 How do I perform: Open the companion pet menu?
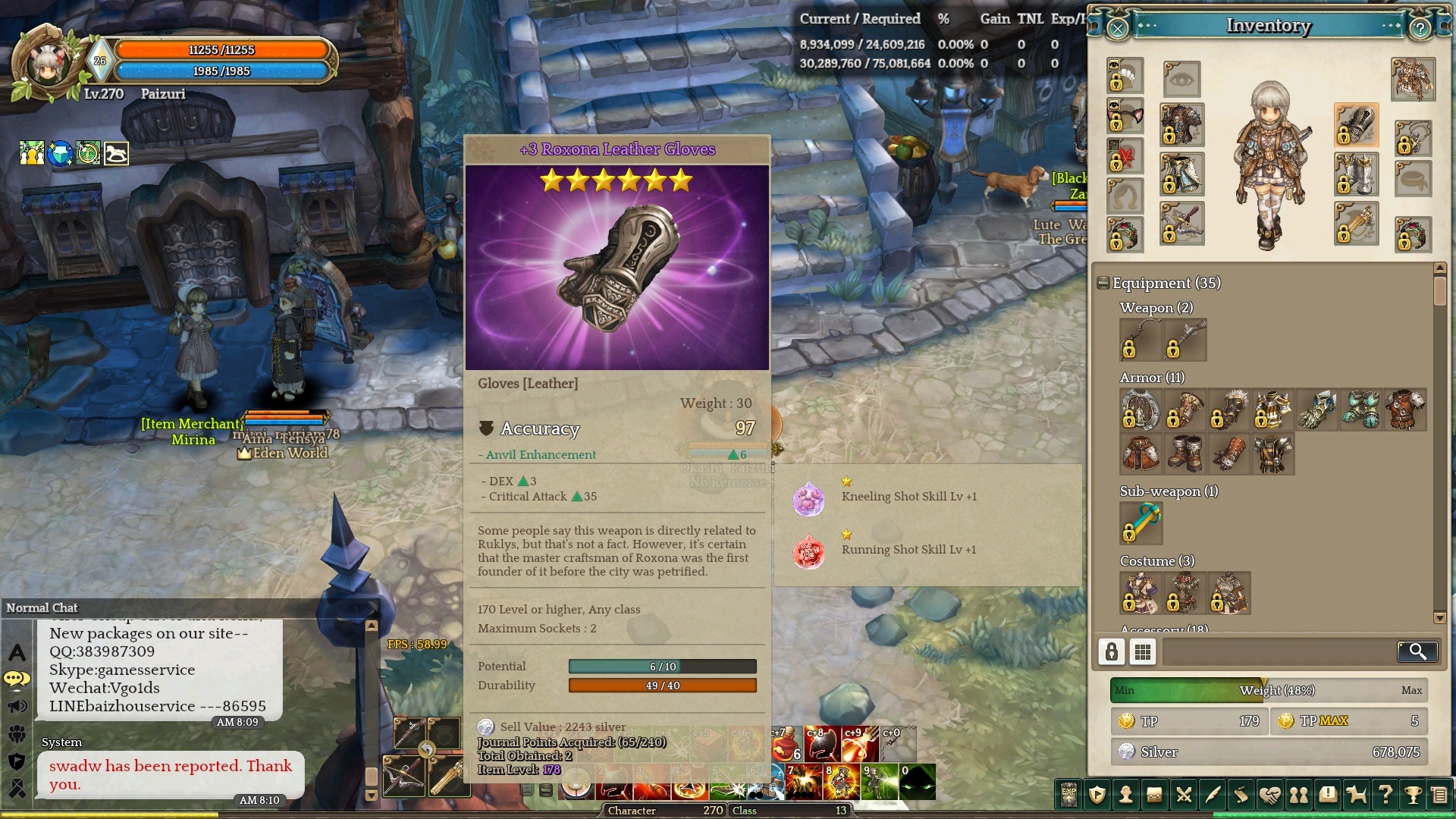(x=1356, y=795)
